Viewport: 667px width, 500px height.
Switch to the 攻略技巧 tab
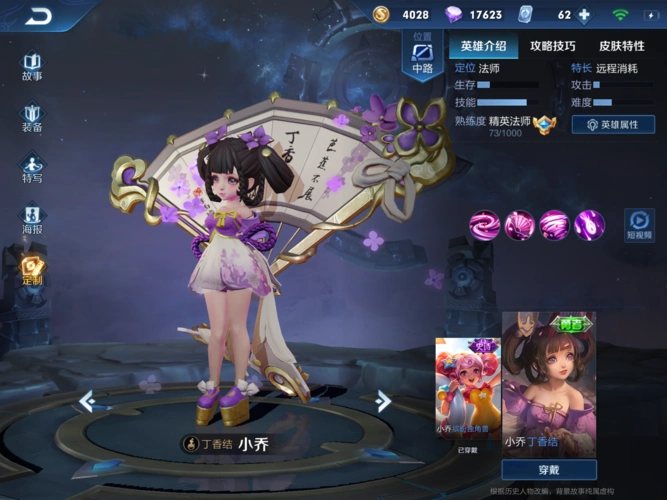coord(553,46)
